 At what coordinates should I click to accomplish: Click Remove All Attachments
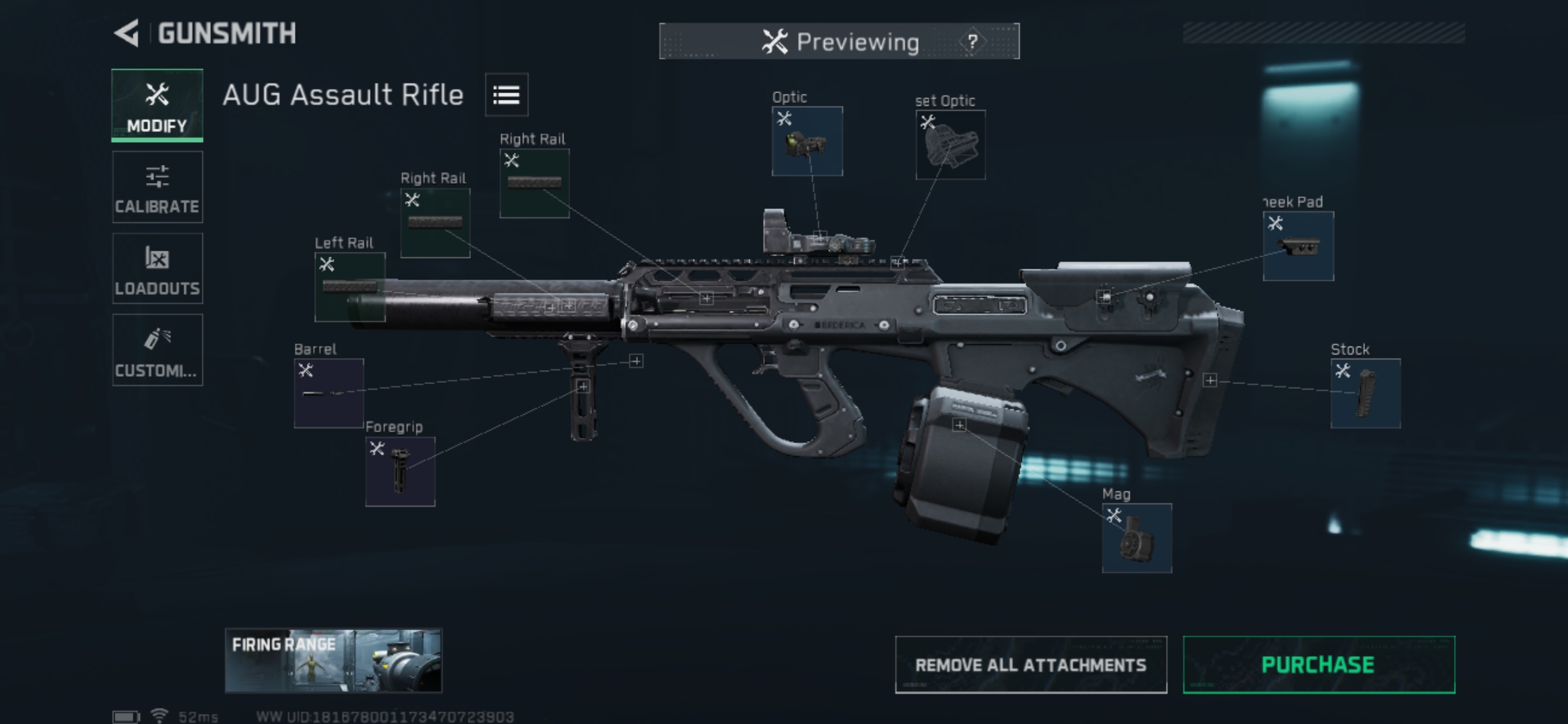1031,665
